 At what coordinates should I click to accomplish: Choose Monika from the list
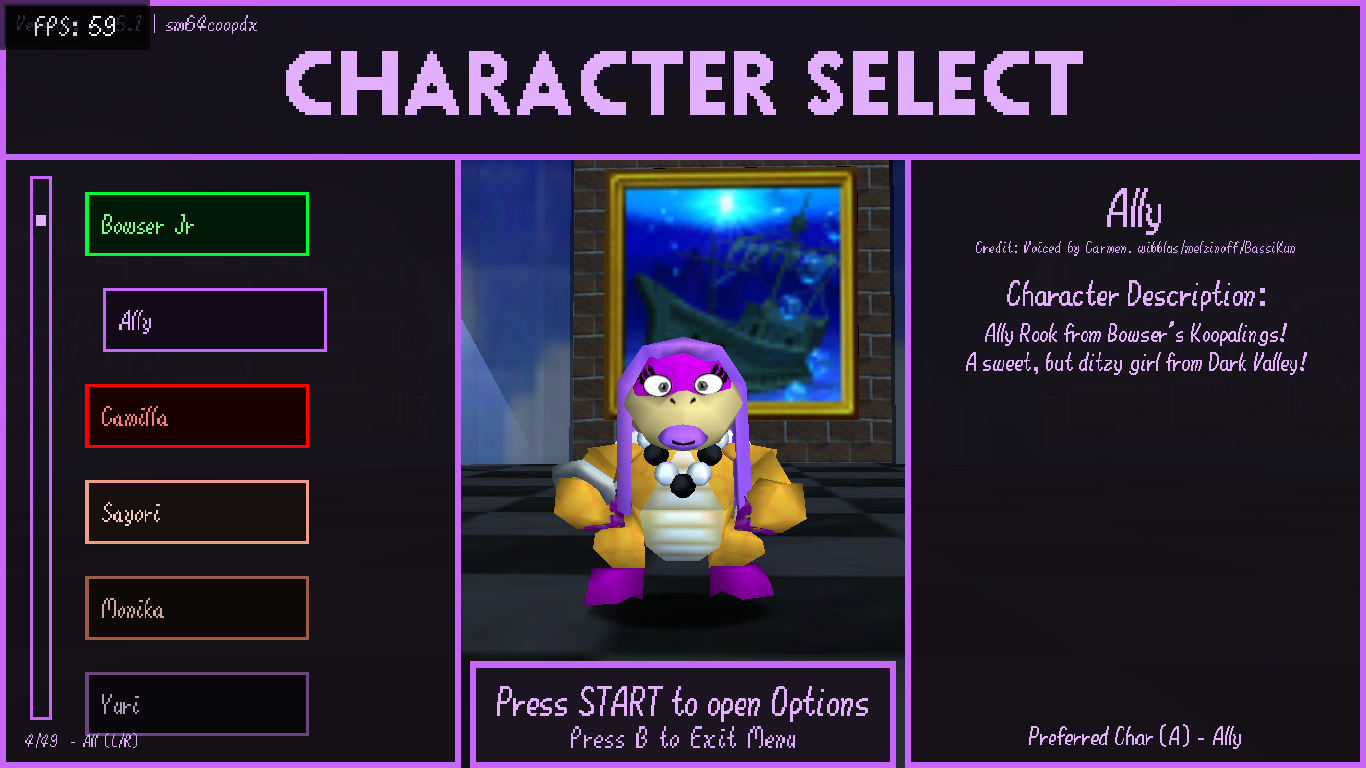point(197,608)
